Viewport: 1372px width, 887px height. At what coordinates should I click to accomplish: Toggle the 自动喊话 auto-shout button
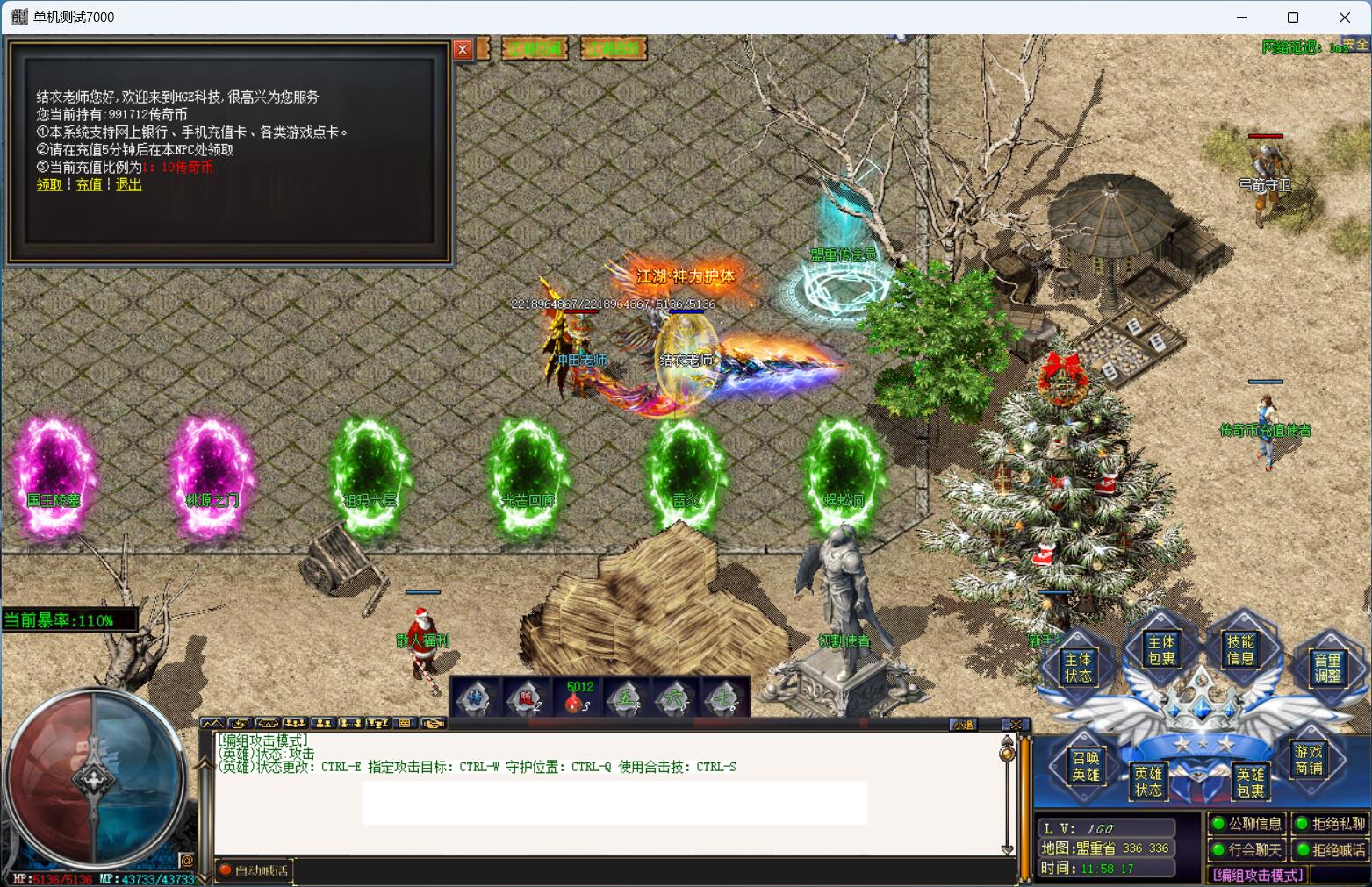(x=254, y=870)
